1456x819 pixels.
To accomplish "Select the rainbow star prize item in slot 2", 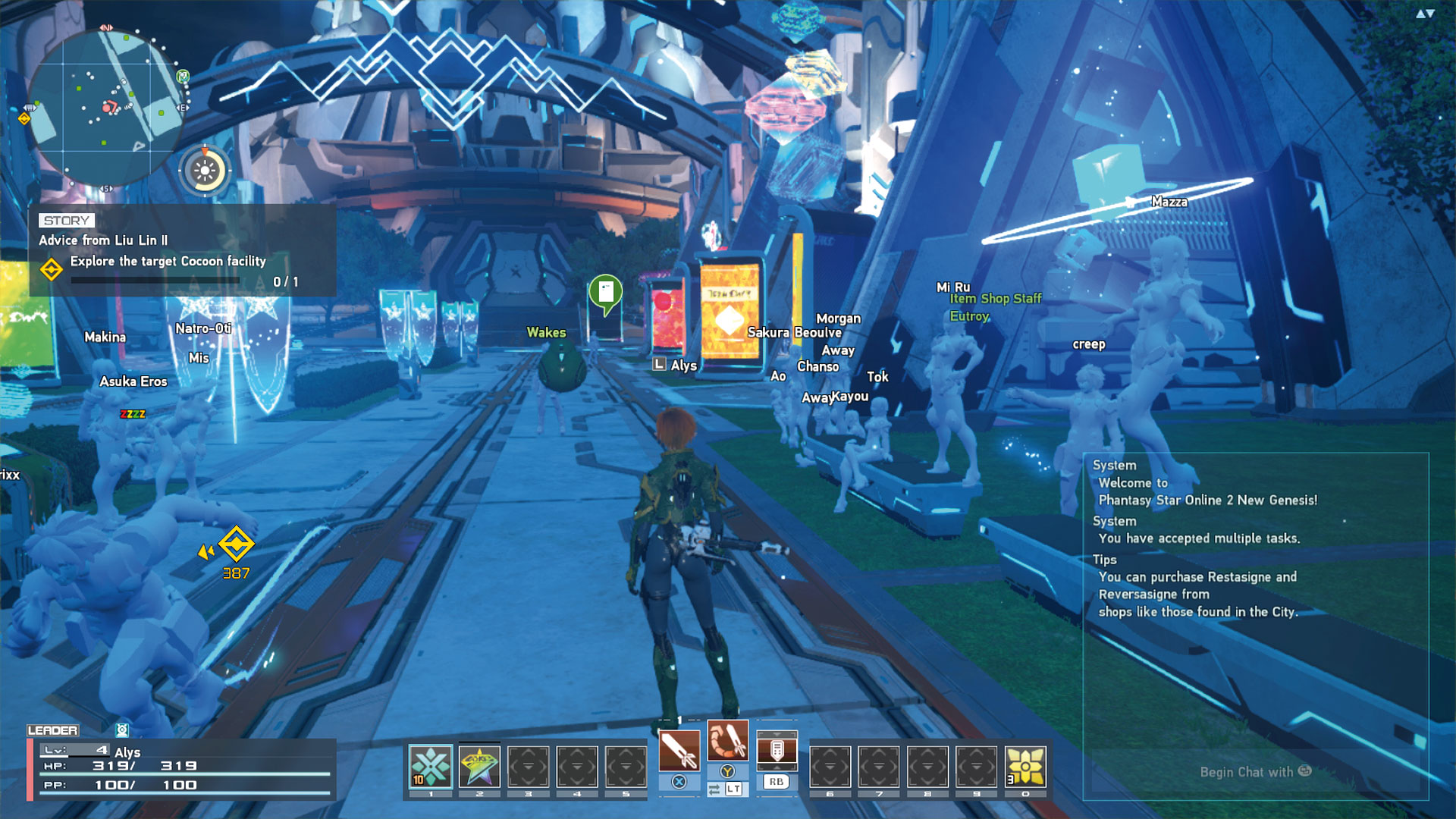I will [x=478, y=766].
